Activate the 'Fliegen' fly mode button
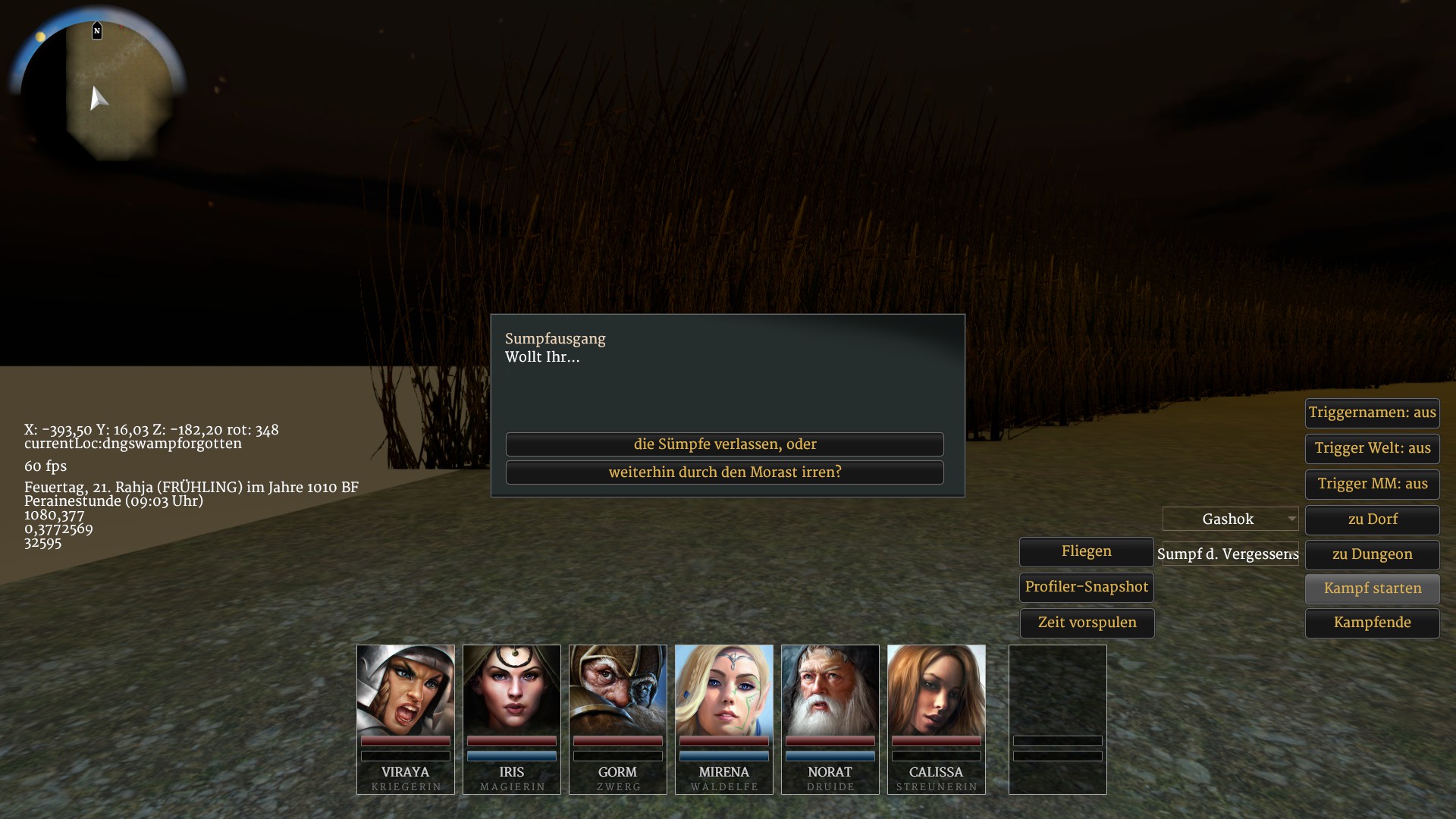Viewport: 1456px width, 819px height. coord(1086,552)
